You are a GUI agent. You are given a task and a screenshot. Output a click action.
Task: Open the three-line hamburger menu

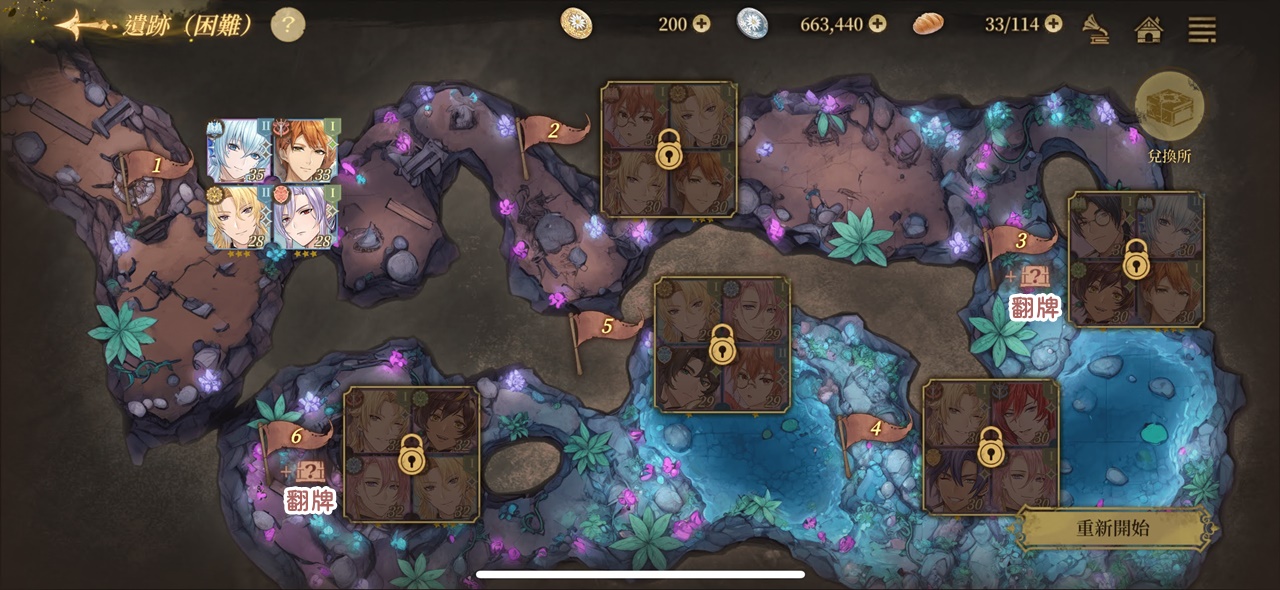1201,28
